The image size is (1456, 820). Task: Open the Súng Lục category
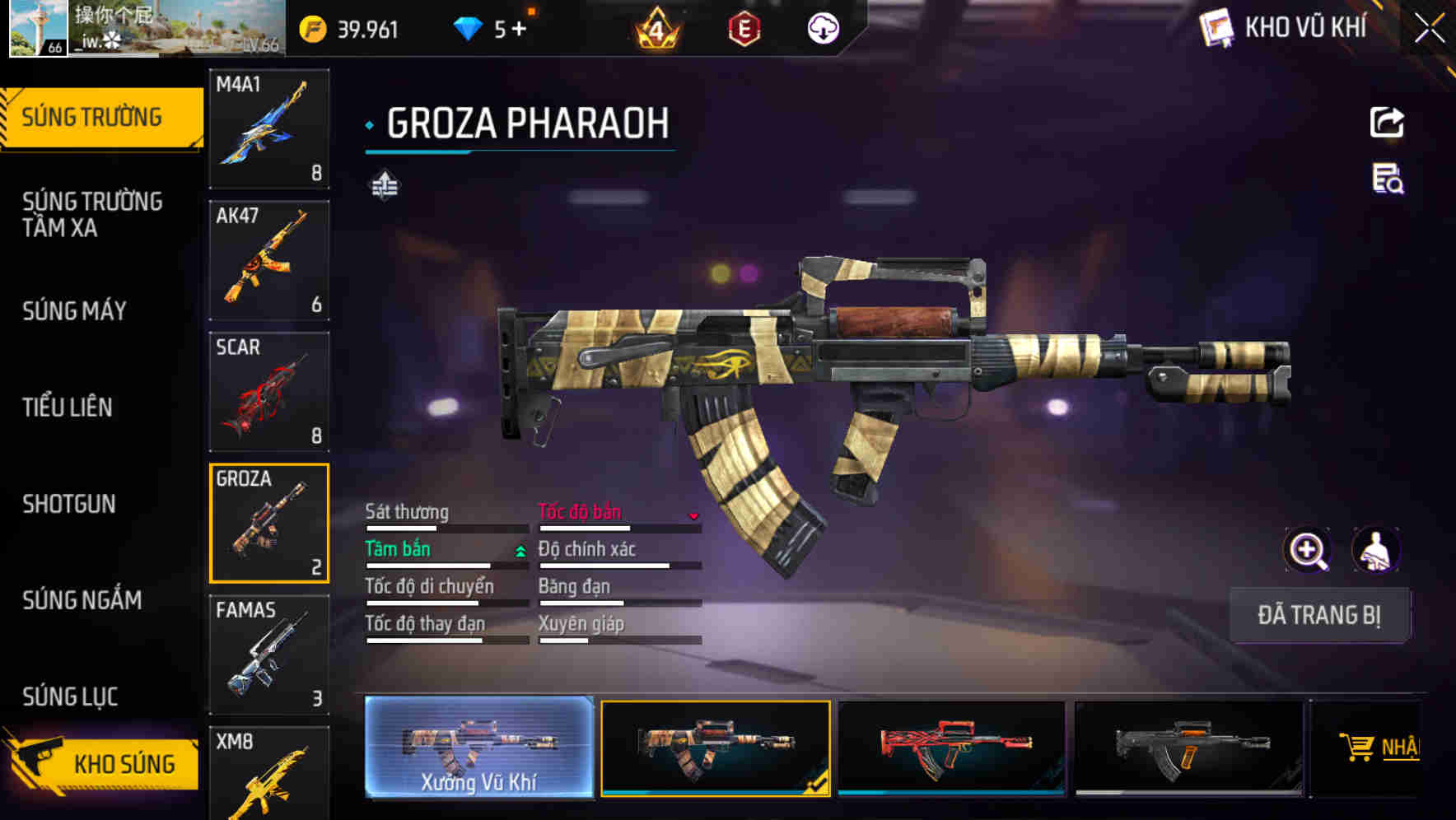(x=70, y=697)
